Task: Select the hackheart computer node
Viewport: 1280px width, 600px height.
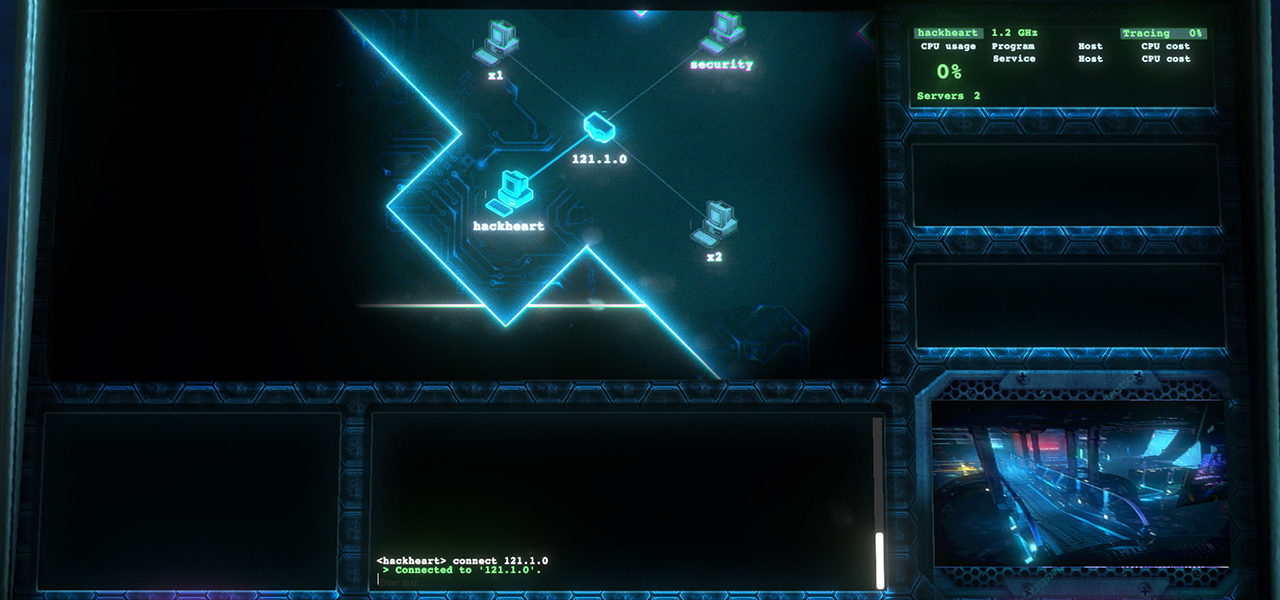Action: pyautogui.click(x=515, y=191)
